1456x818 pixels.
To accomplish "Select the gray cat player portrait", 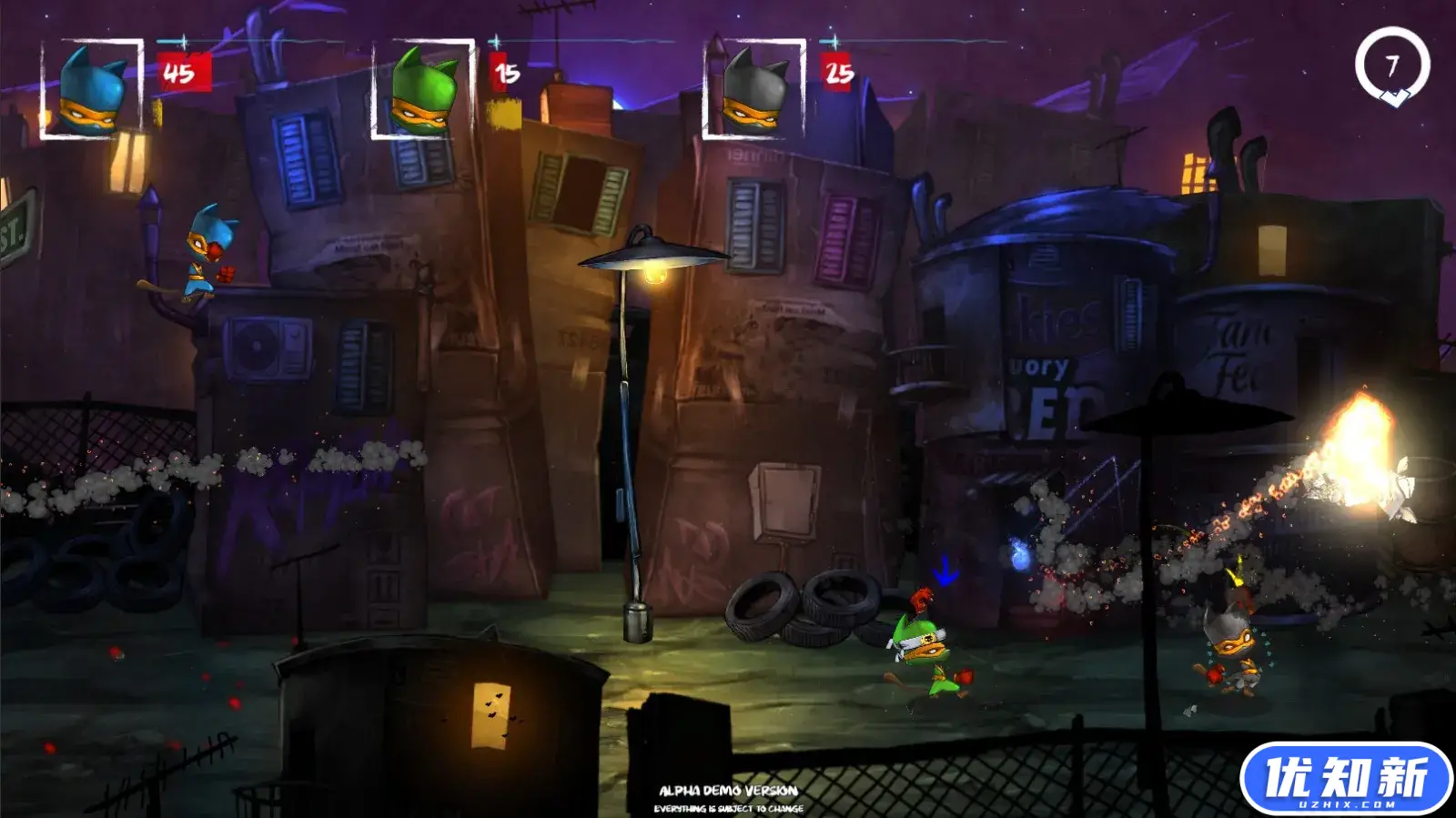I will (754, 90).
